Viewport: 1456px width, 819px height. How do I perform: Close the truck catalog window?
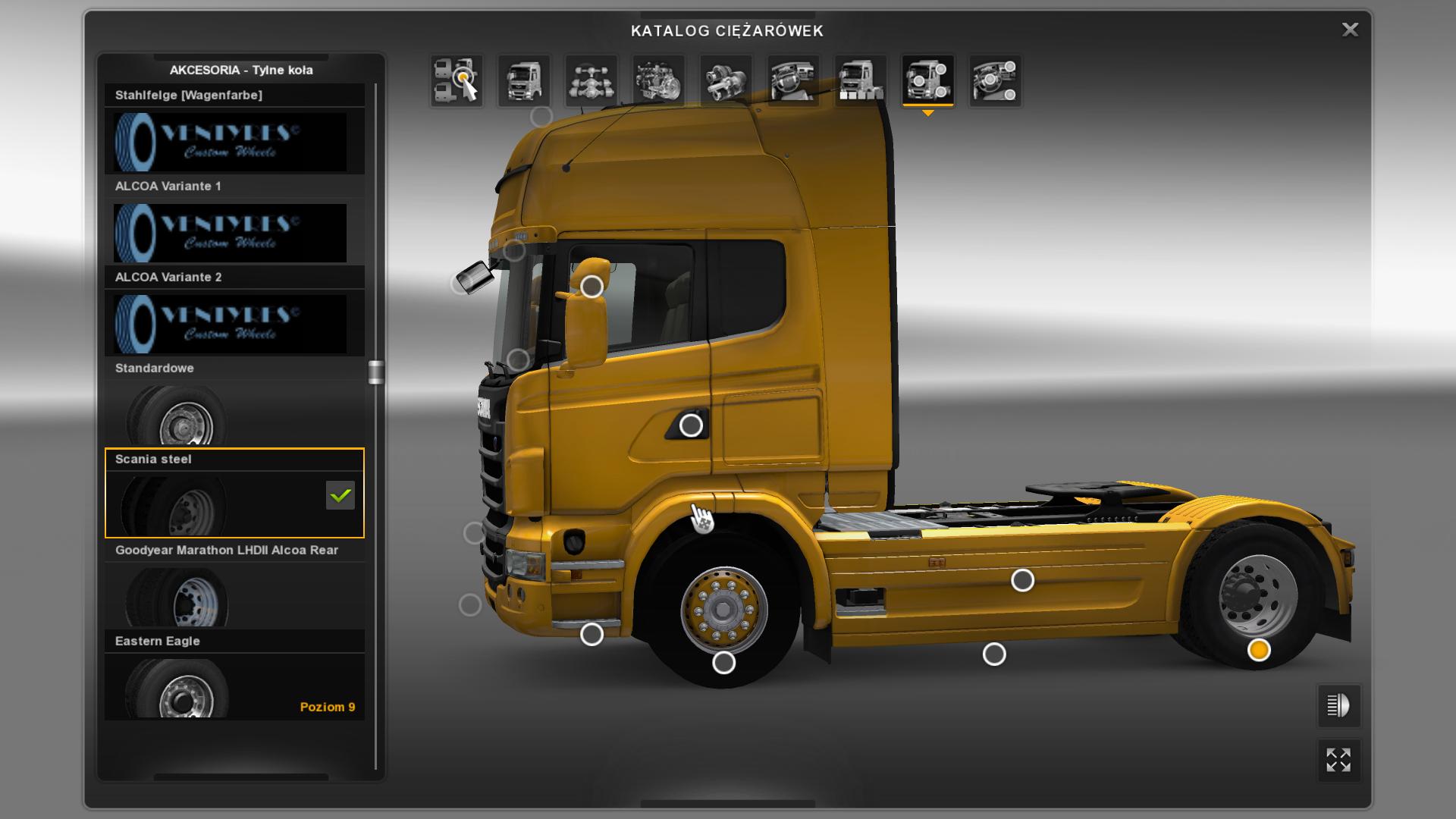[1350, 30]
